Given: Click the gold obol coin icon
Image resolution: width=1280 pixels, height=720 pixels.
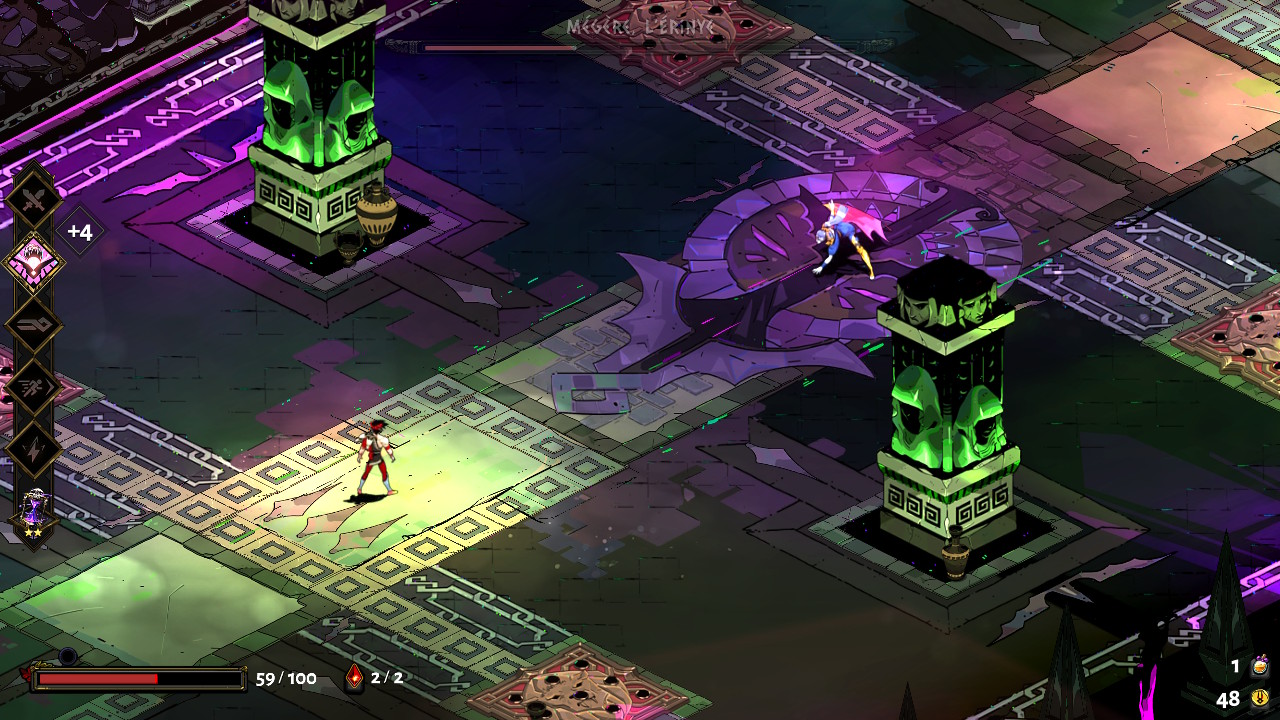Looking at the screenshot, I should [x=1260, y=698].
